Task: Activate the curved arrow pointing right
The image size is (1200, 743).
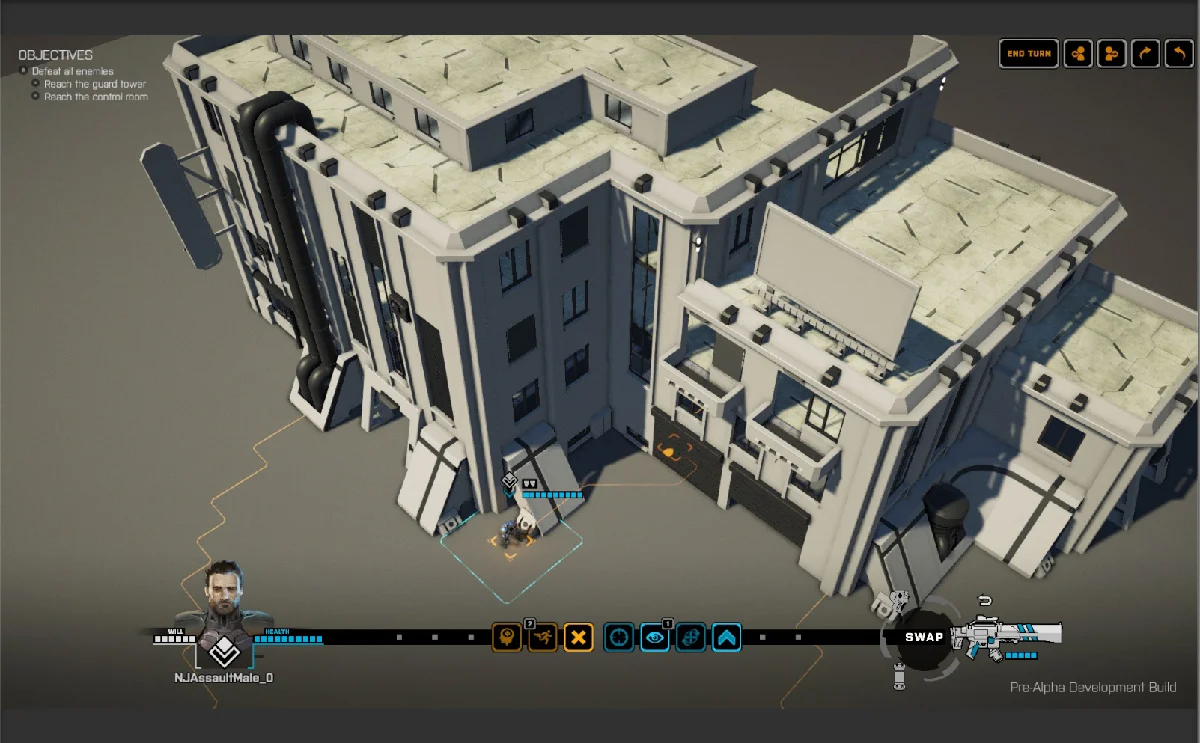Action: [1145, 54]
